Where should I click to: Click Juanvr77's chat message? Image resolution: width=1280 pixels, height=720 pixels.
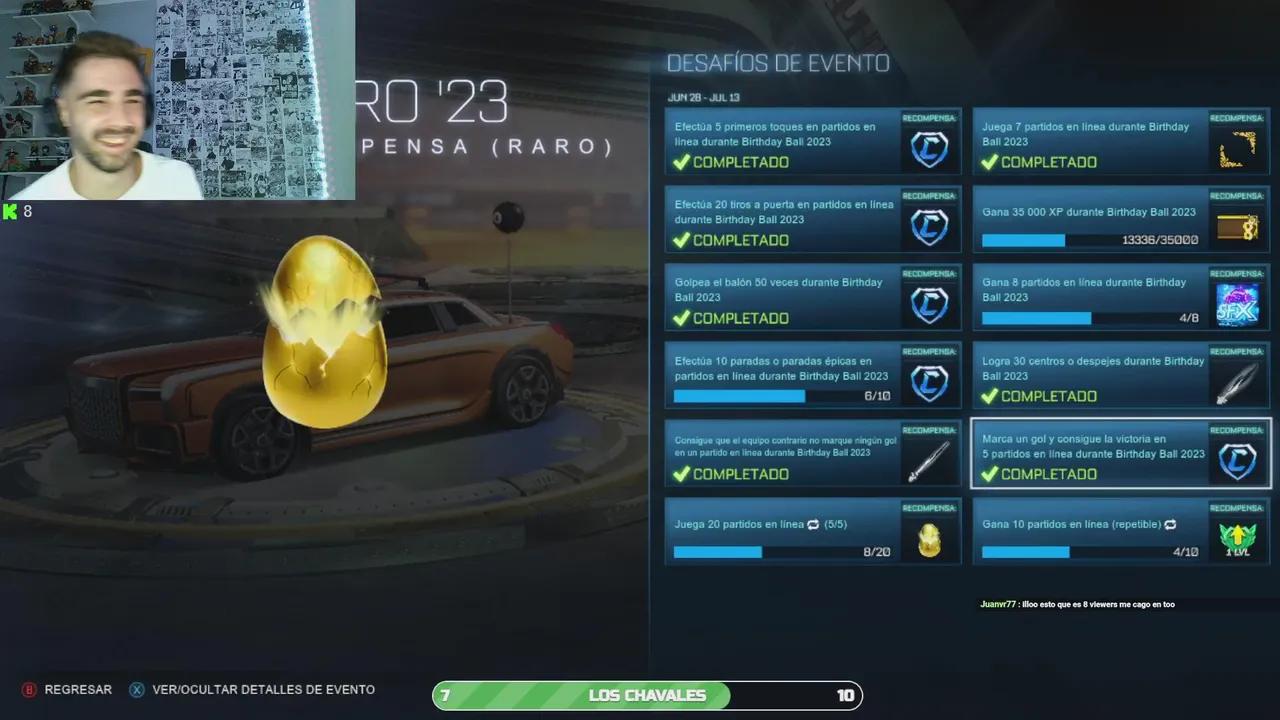coord(1077,604)
